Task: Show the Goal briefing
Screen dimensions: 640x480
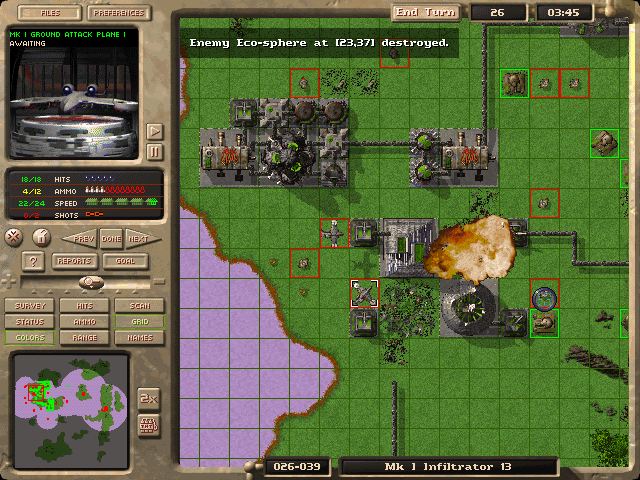Action: 126,261
